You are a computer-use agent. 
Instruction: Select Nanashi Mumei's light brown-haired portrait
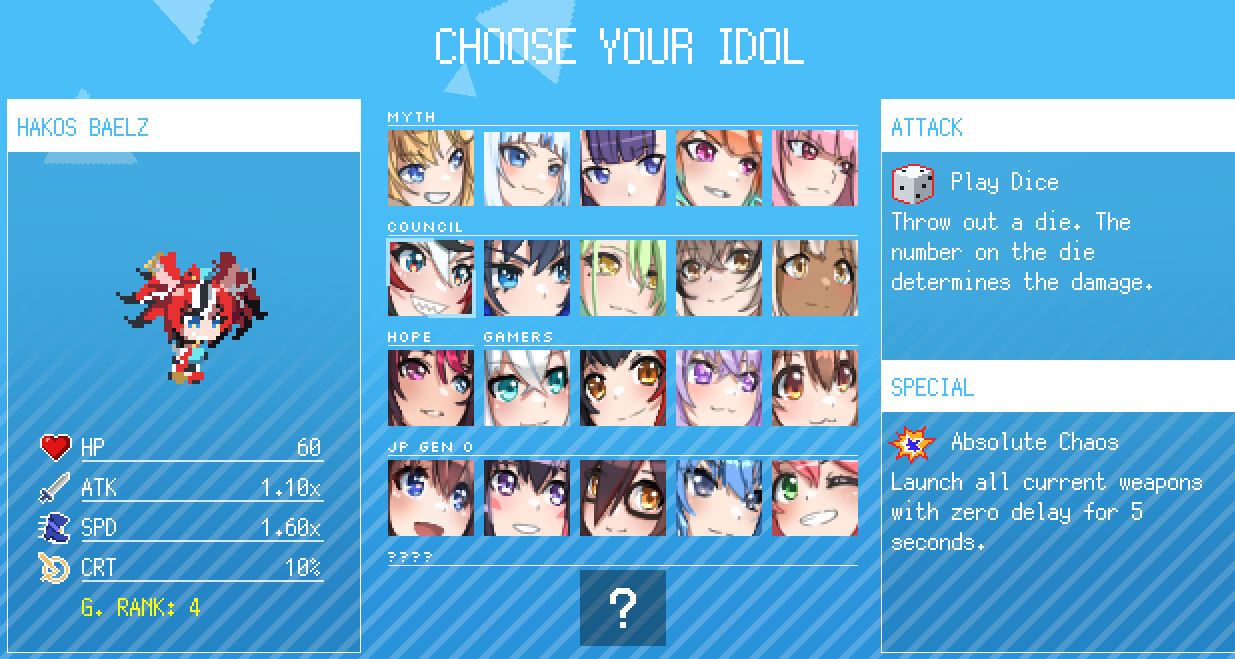click(719, 278)
